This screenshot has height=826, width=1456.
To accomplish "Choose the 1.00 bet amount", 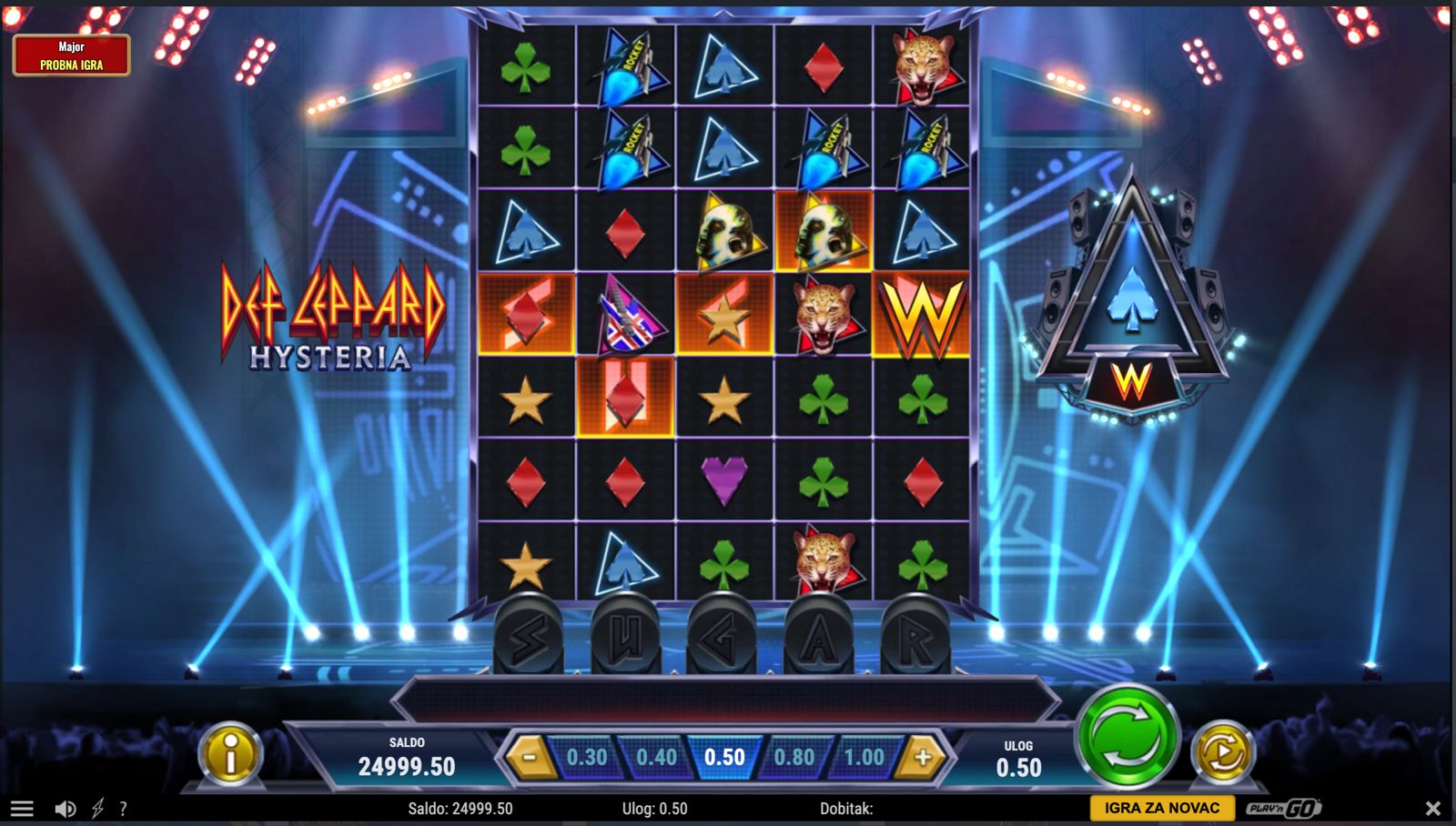I will pos(864,757).
